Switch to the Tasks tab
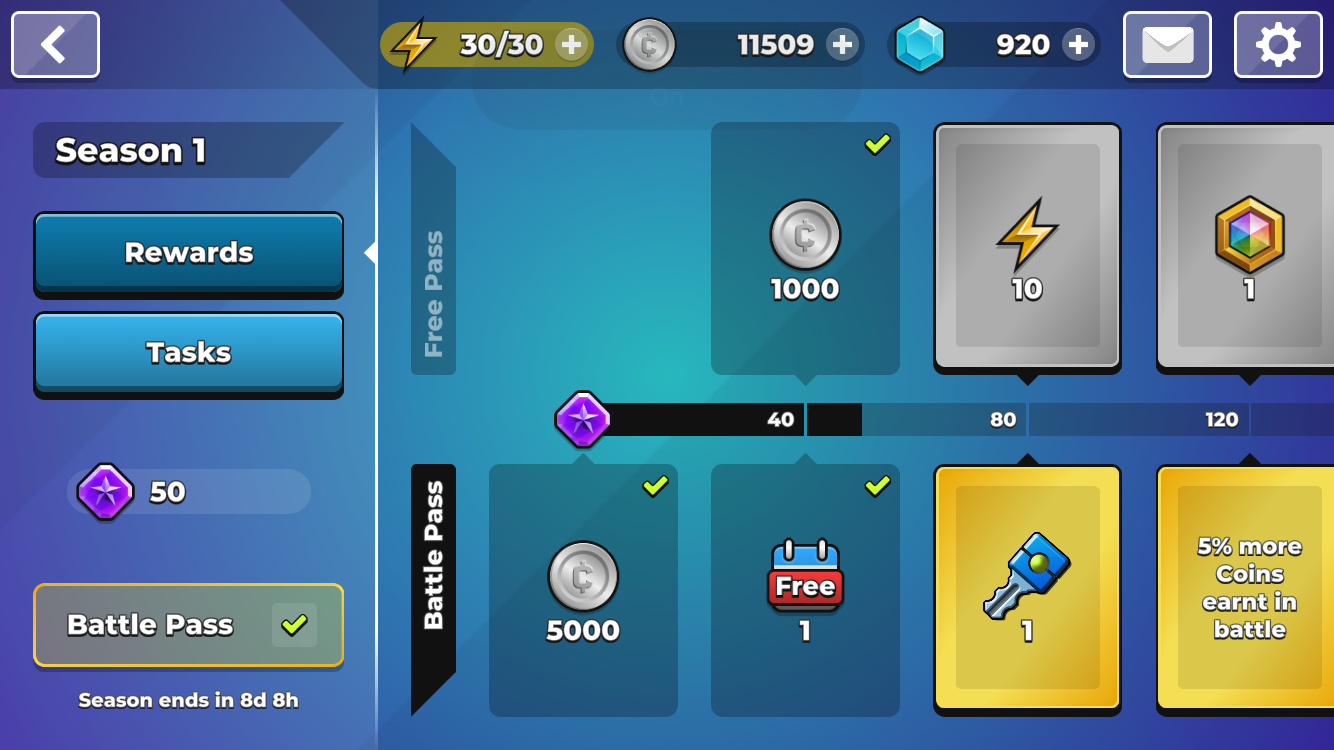Screen dimensions: 1334x750 pyautogui.click(x=188, y=352)
